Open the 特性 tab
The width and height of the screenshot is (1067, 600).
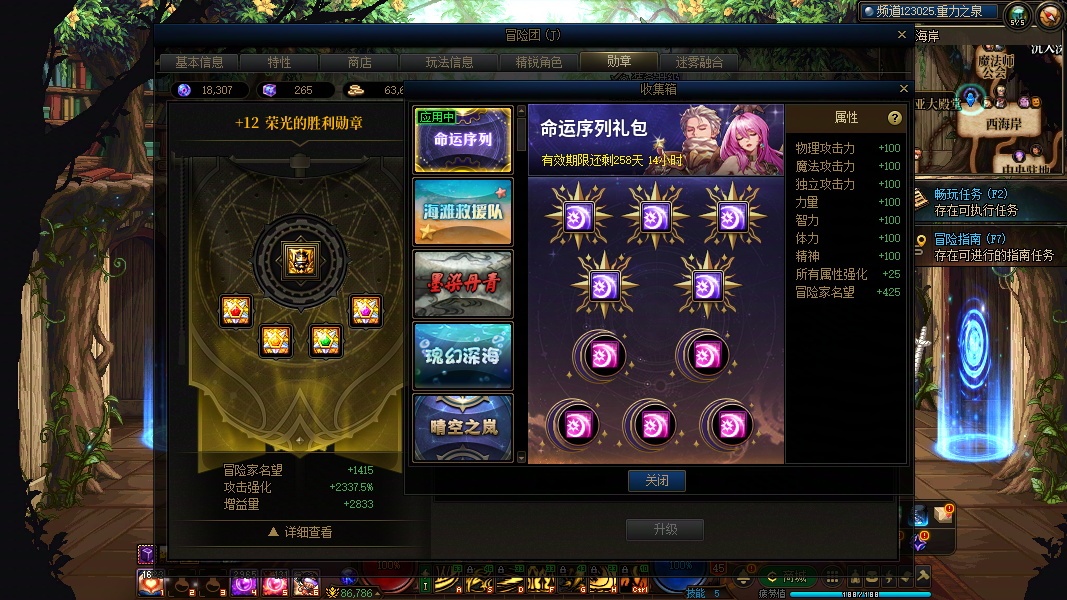(279, 62)
